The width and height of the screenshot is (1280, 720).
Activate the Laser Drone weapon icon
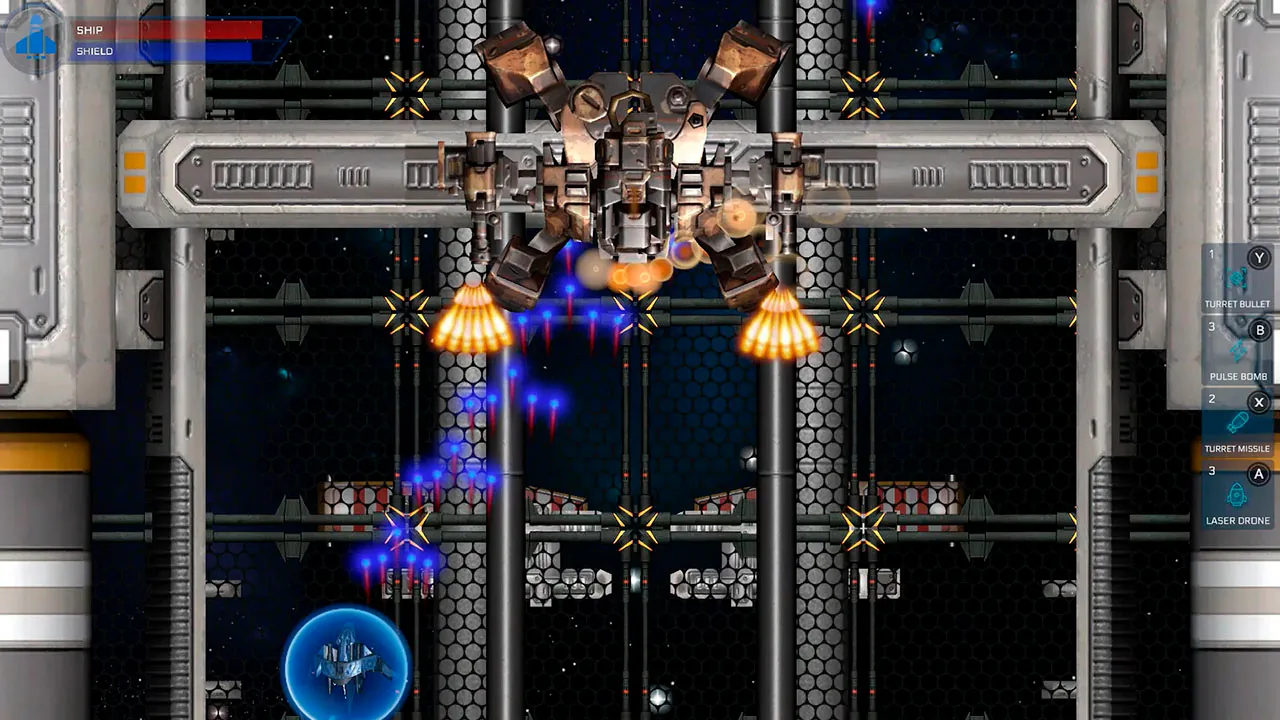1239,495
